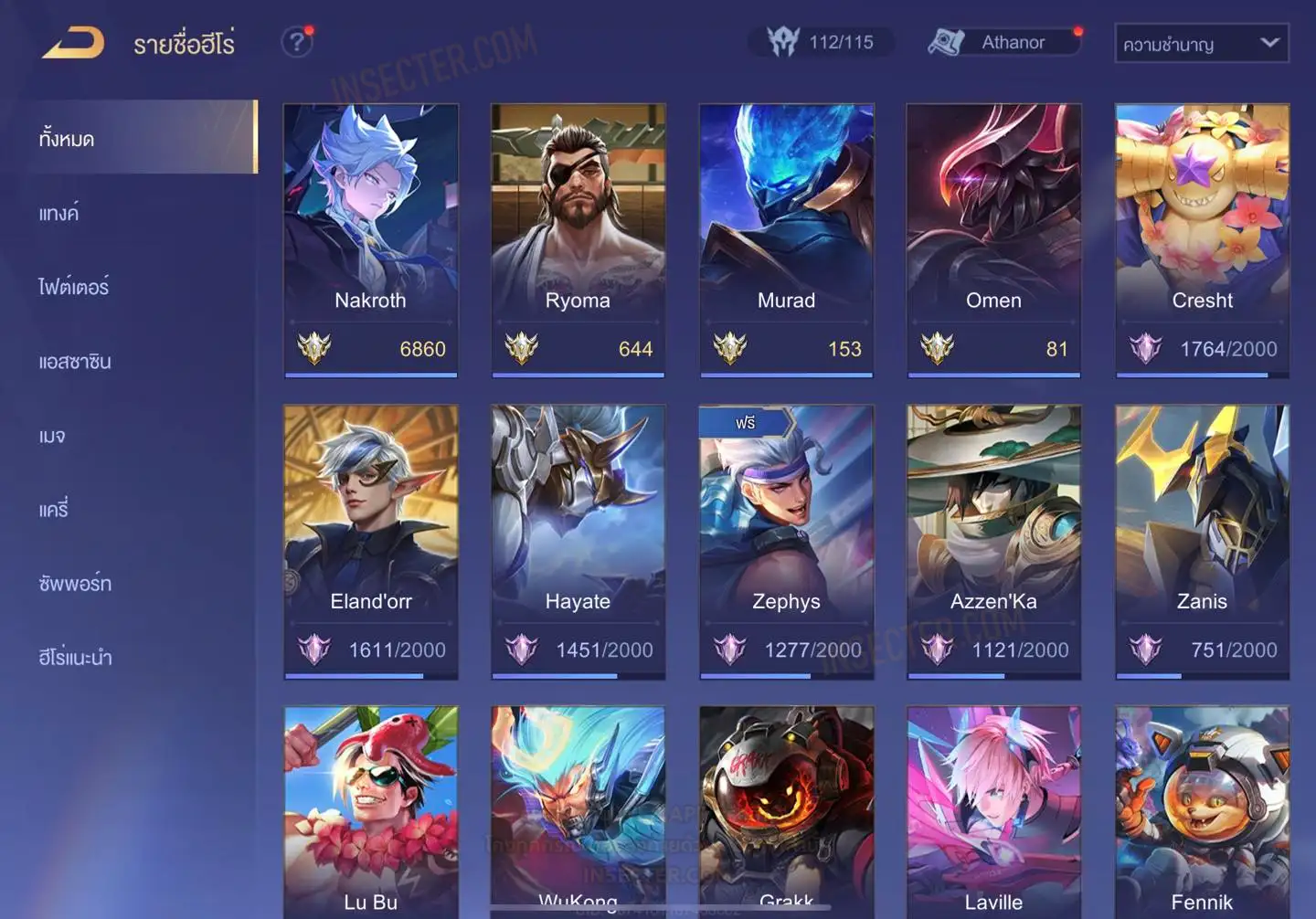1316x919 pixels.
Task: Open the question mark help icon
Action: [296, 42]
